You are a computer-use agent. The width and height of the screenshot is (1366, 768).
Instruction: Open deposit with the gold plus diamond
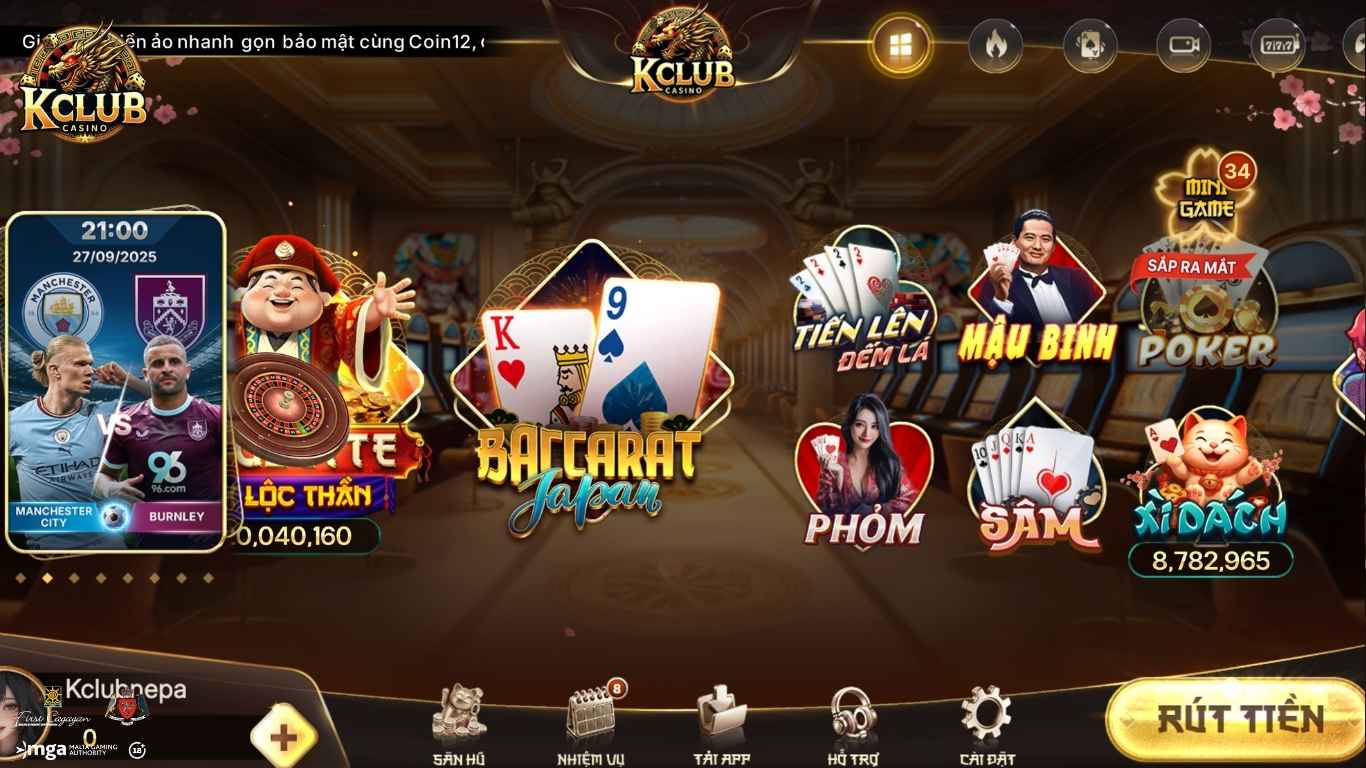click(283, 736)
